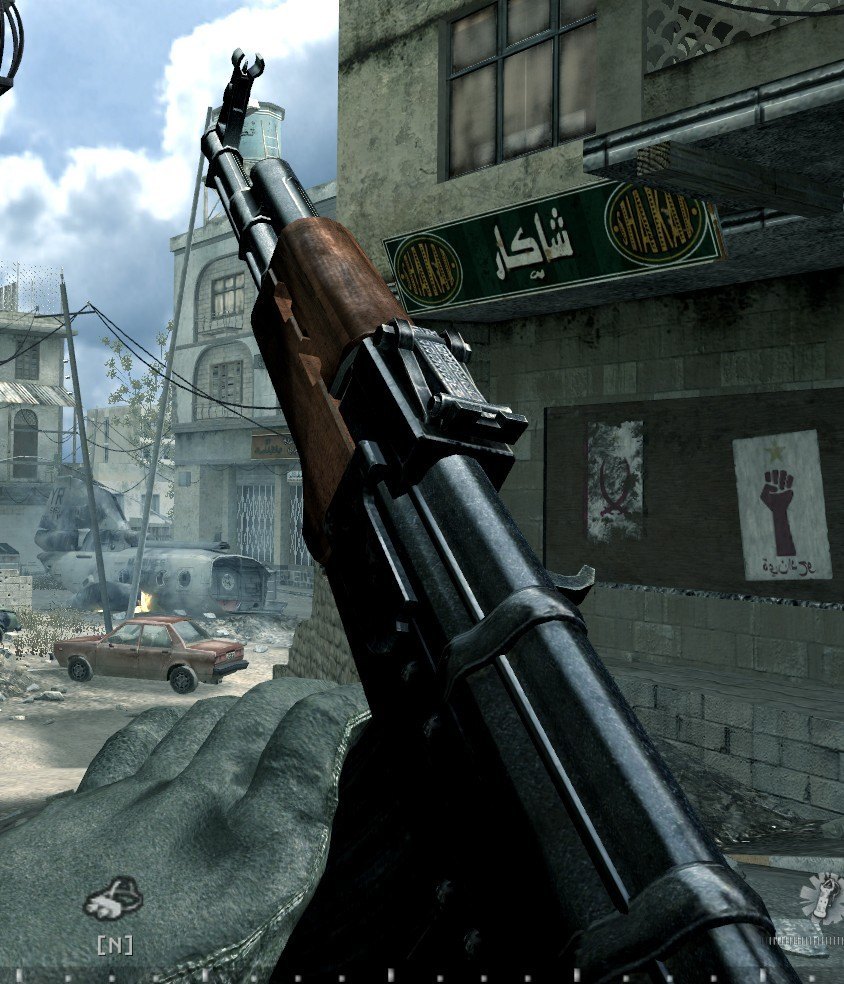Toggle the night vision goggles icon
This screenshot has height=984, width=844.
click(114, 899)
